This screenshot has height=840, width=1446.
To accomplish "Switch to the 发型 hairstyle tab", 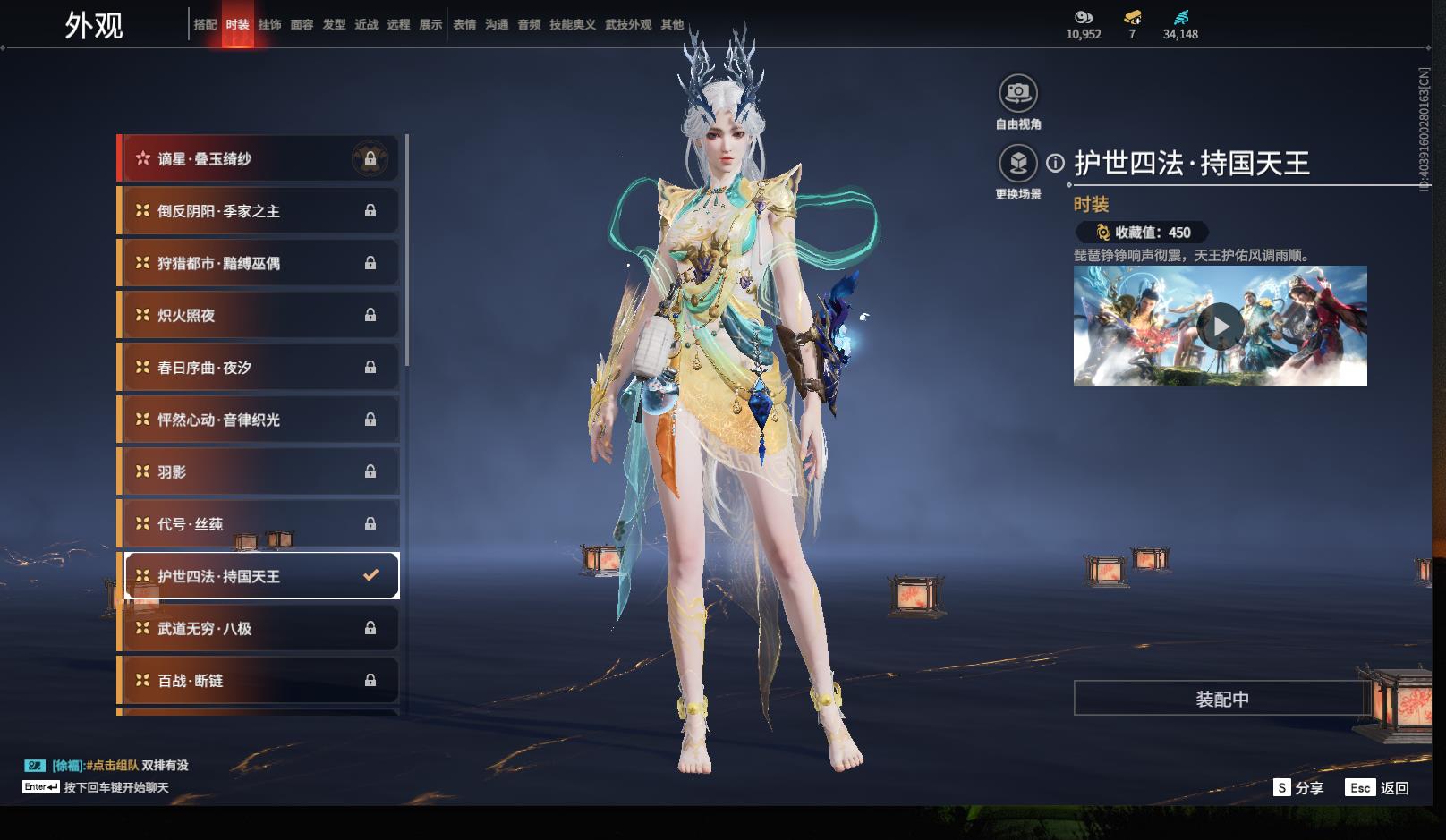I will click(x=334, y=25).
